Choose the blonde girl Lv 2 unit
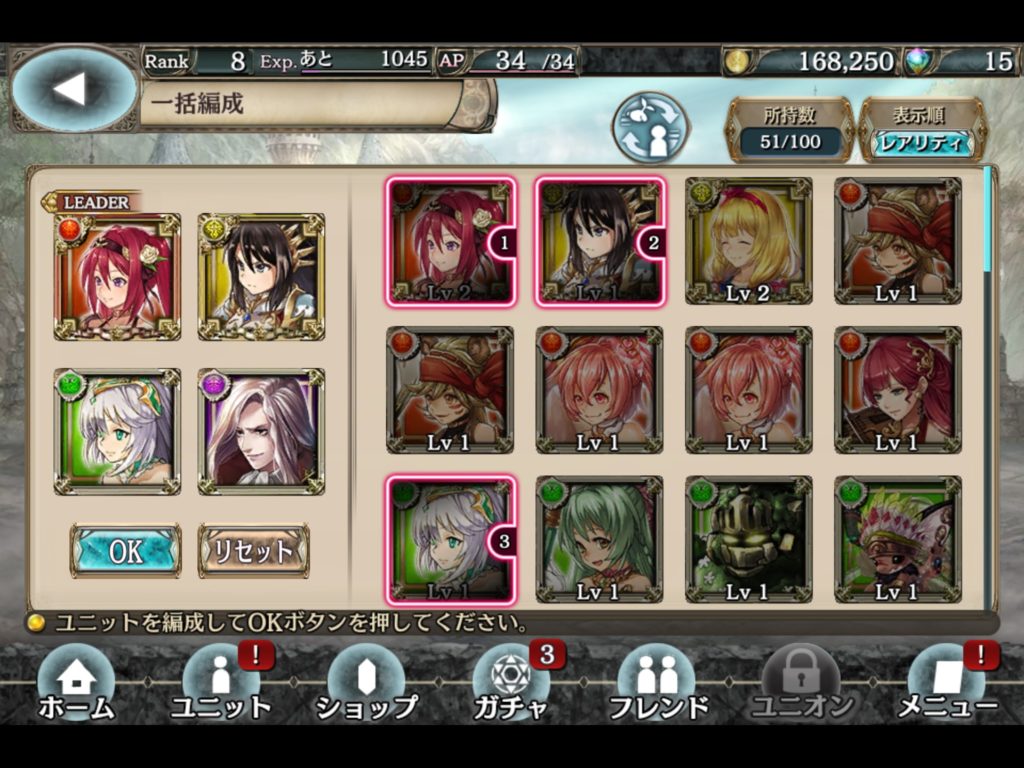The image size is (1024, 768). (x=748, y=241)
